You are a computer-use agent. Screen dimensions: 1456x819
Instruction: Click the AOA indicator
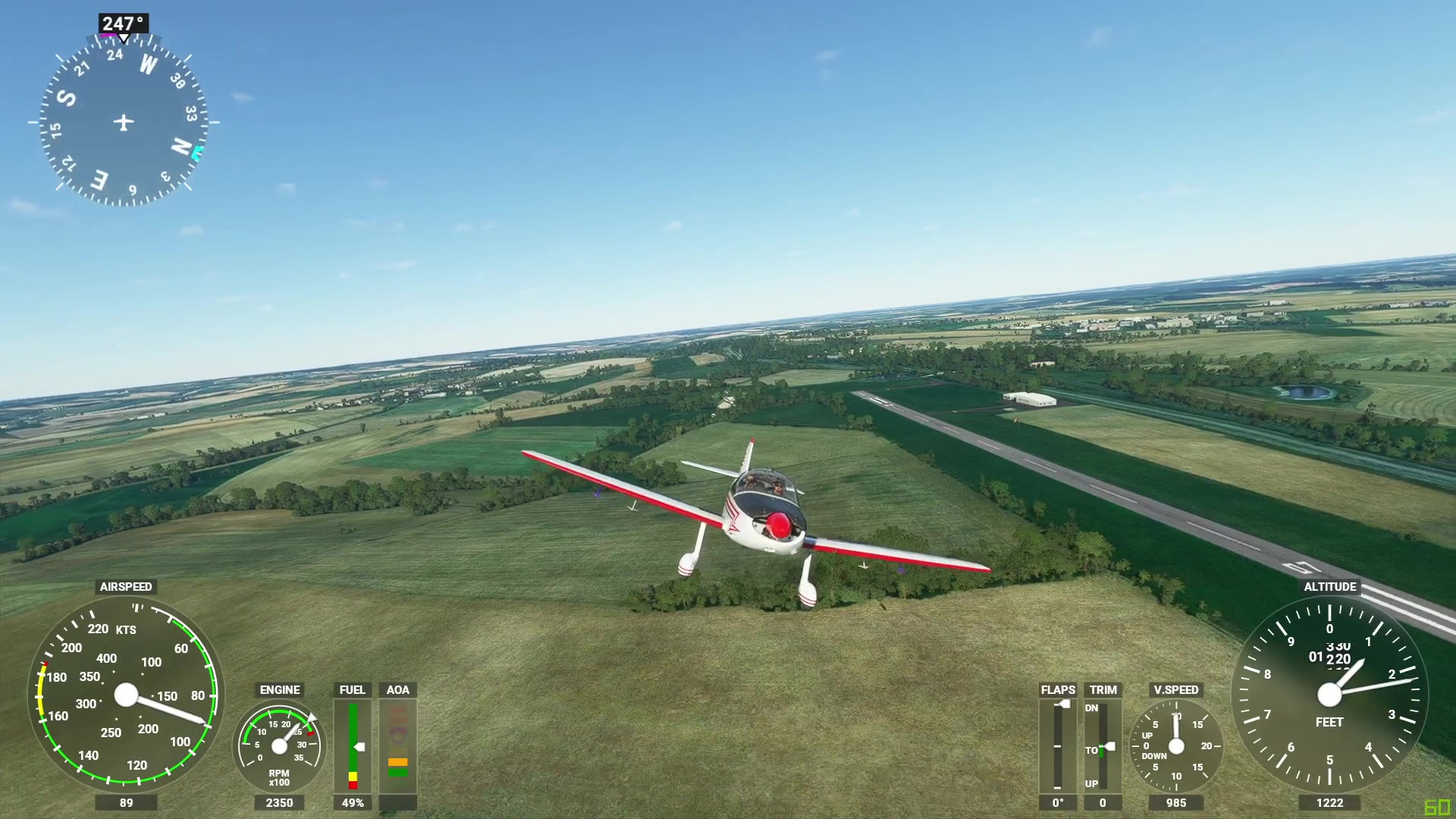pos(398,745)
